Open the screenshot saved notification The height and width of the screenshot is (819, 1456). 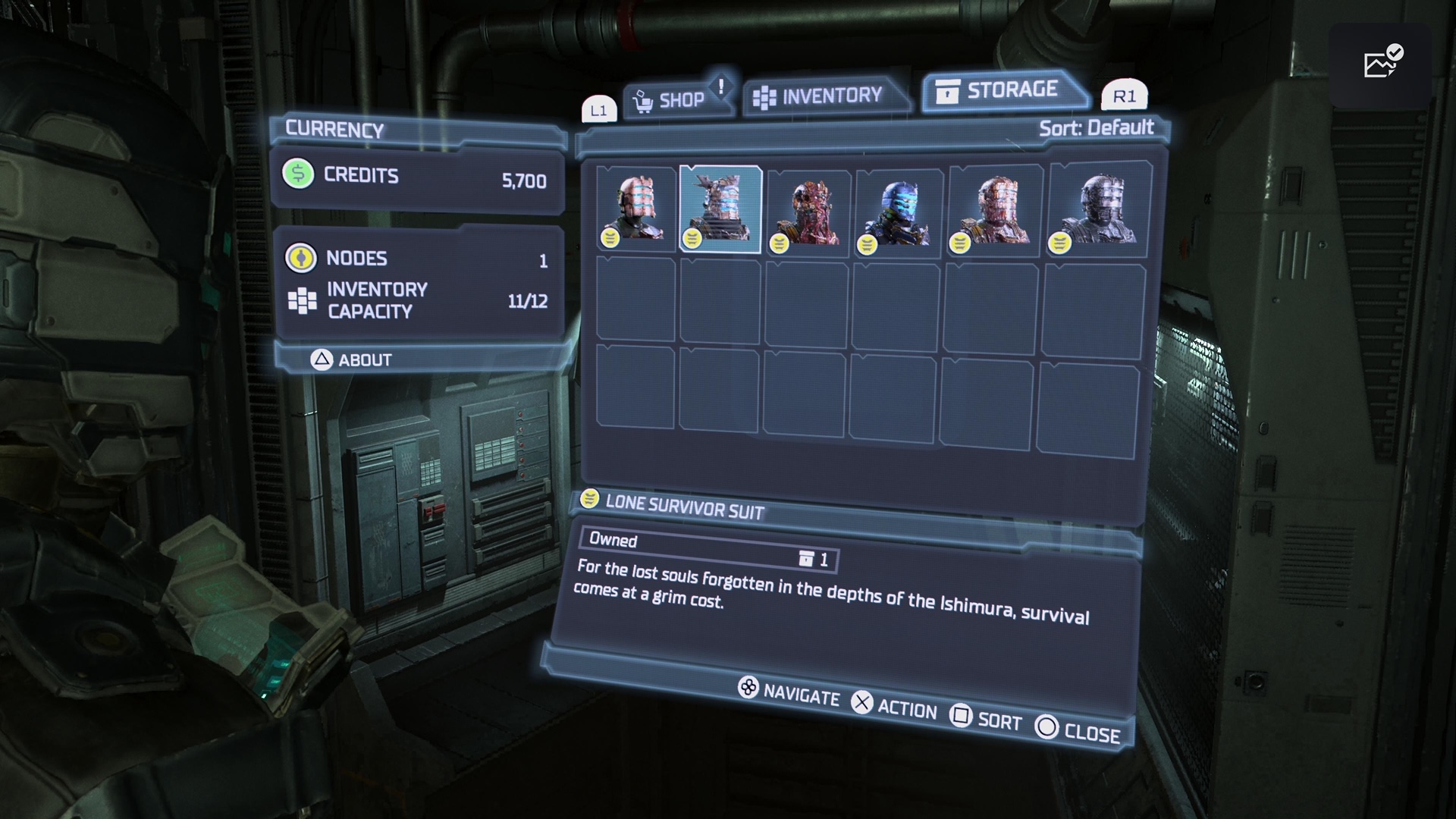(x=1381, y=64)
